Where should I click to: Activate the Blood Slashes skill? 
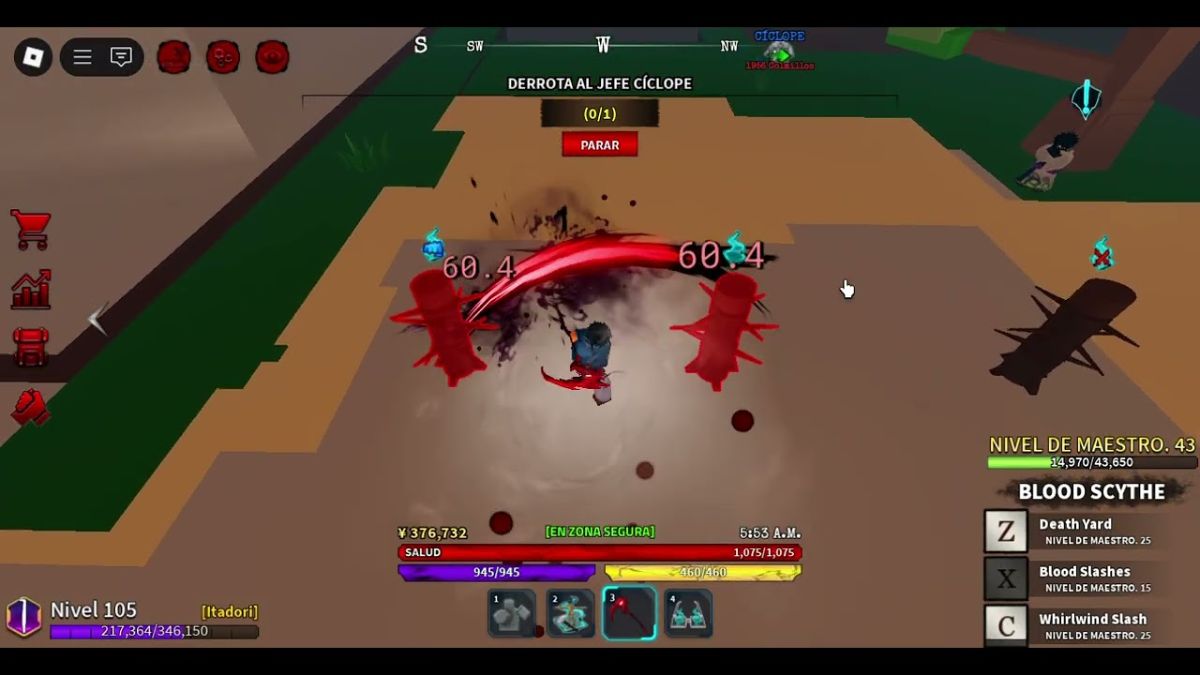[x=1006, y=579]
